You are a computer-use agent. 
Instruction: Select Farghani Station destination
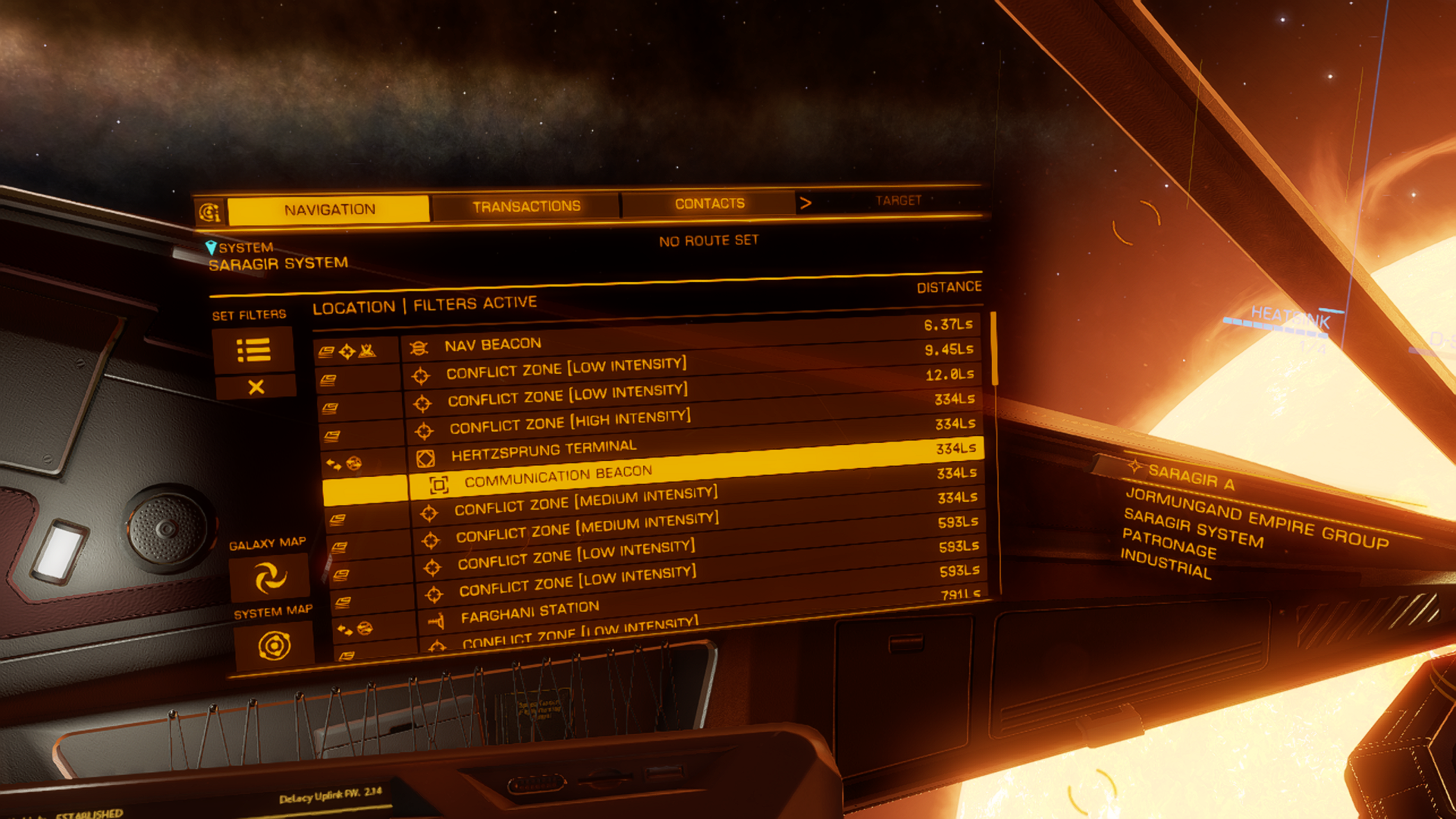click(529, 611)
